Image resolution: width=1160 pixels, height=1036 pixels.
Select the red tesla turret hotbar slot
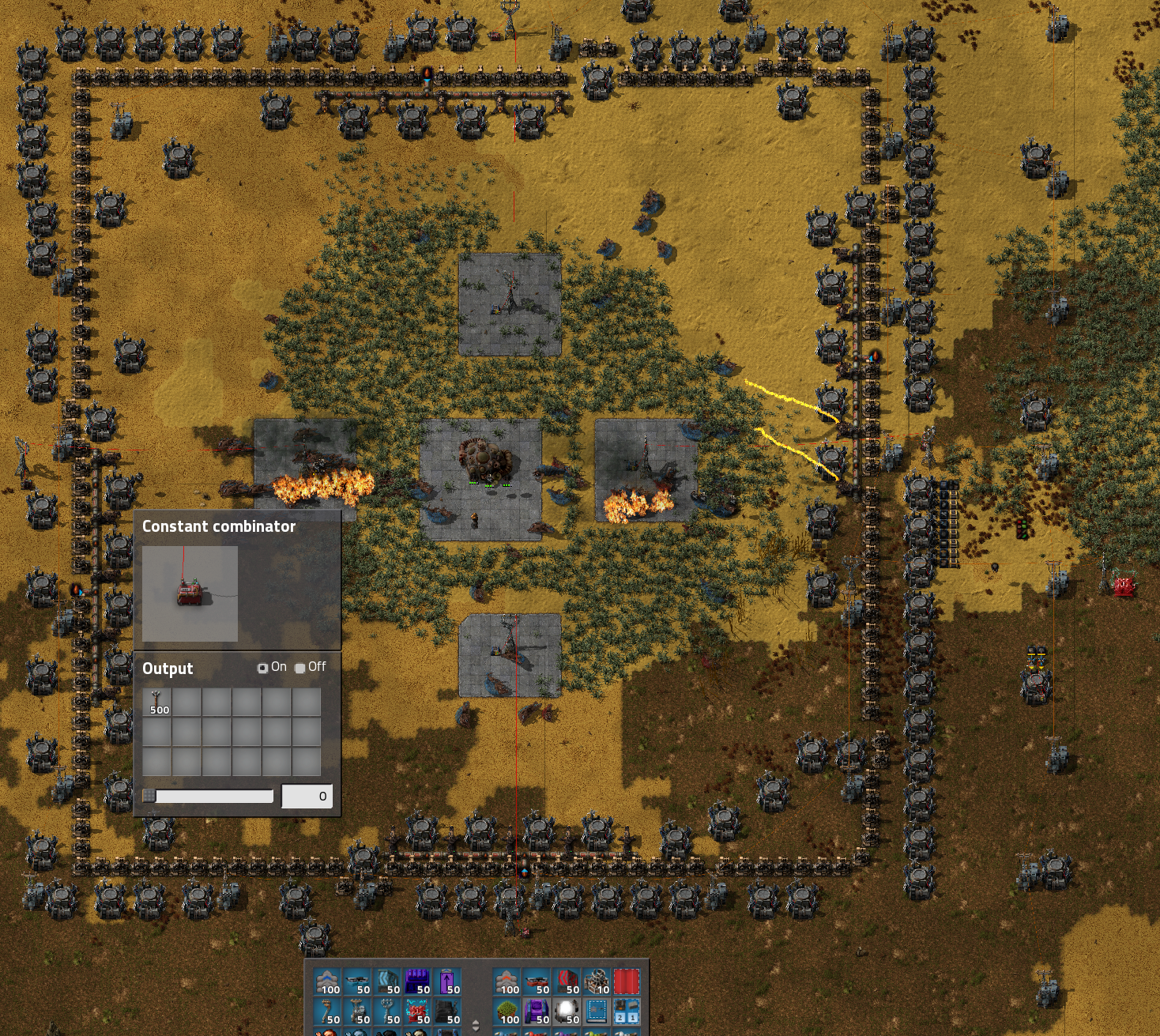(x=417, y=1012)
